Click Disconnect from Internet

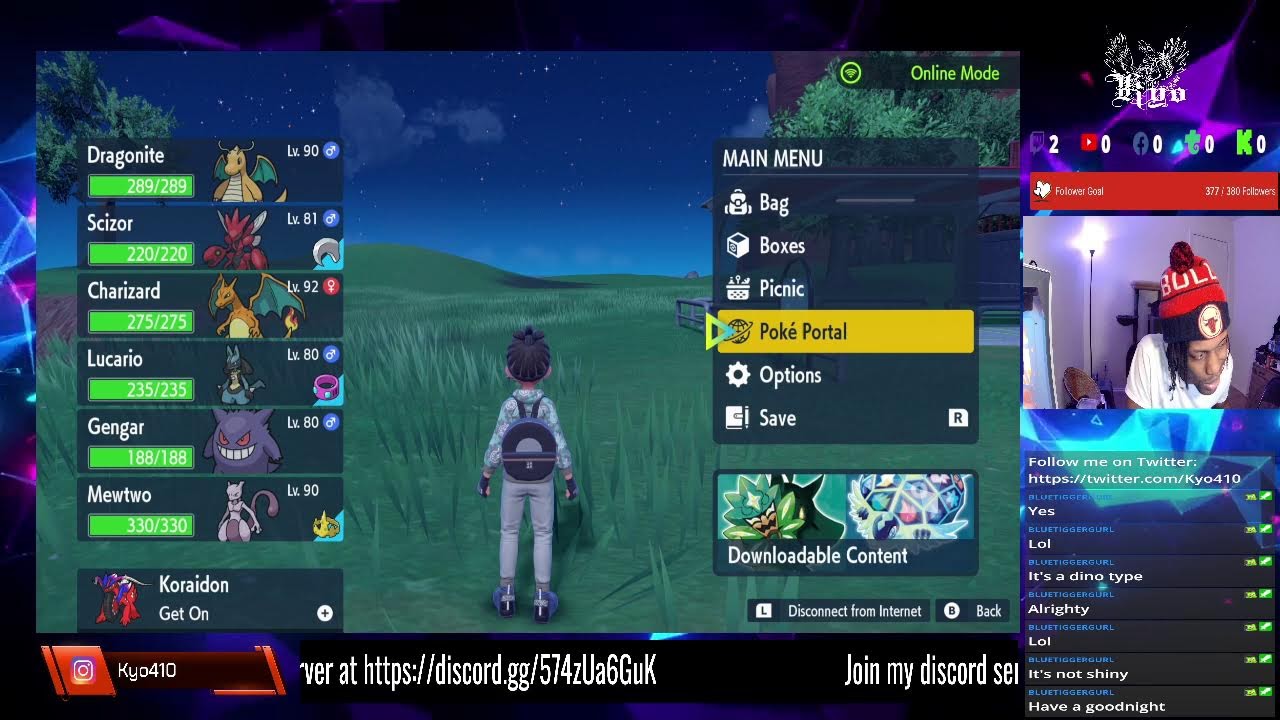[x=839, y=611]
